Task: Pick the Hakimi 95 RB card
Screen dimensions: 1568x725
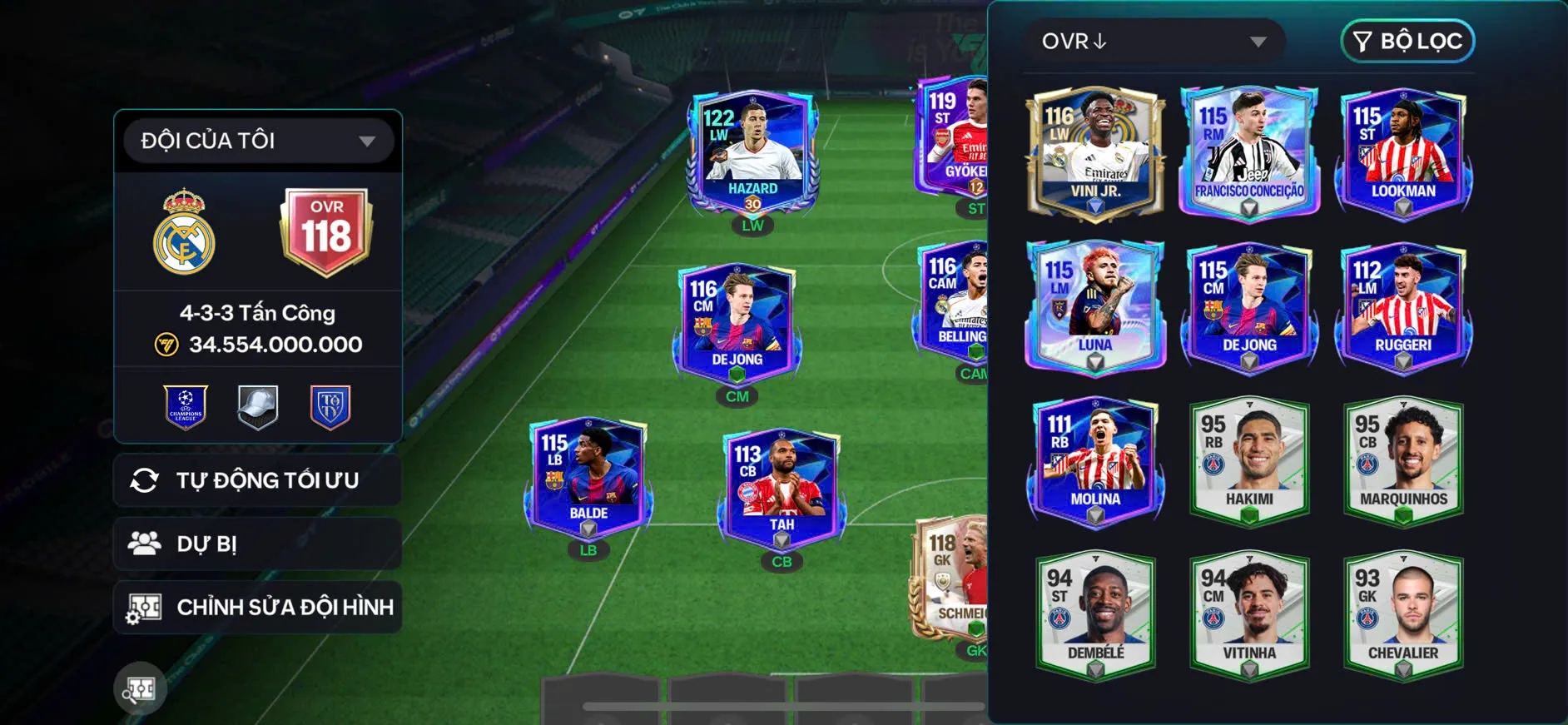Action: point(1249,461)
